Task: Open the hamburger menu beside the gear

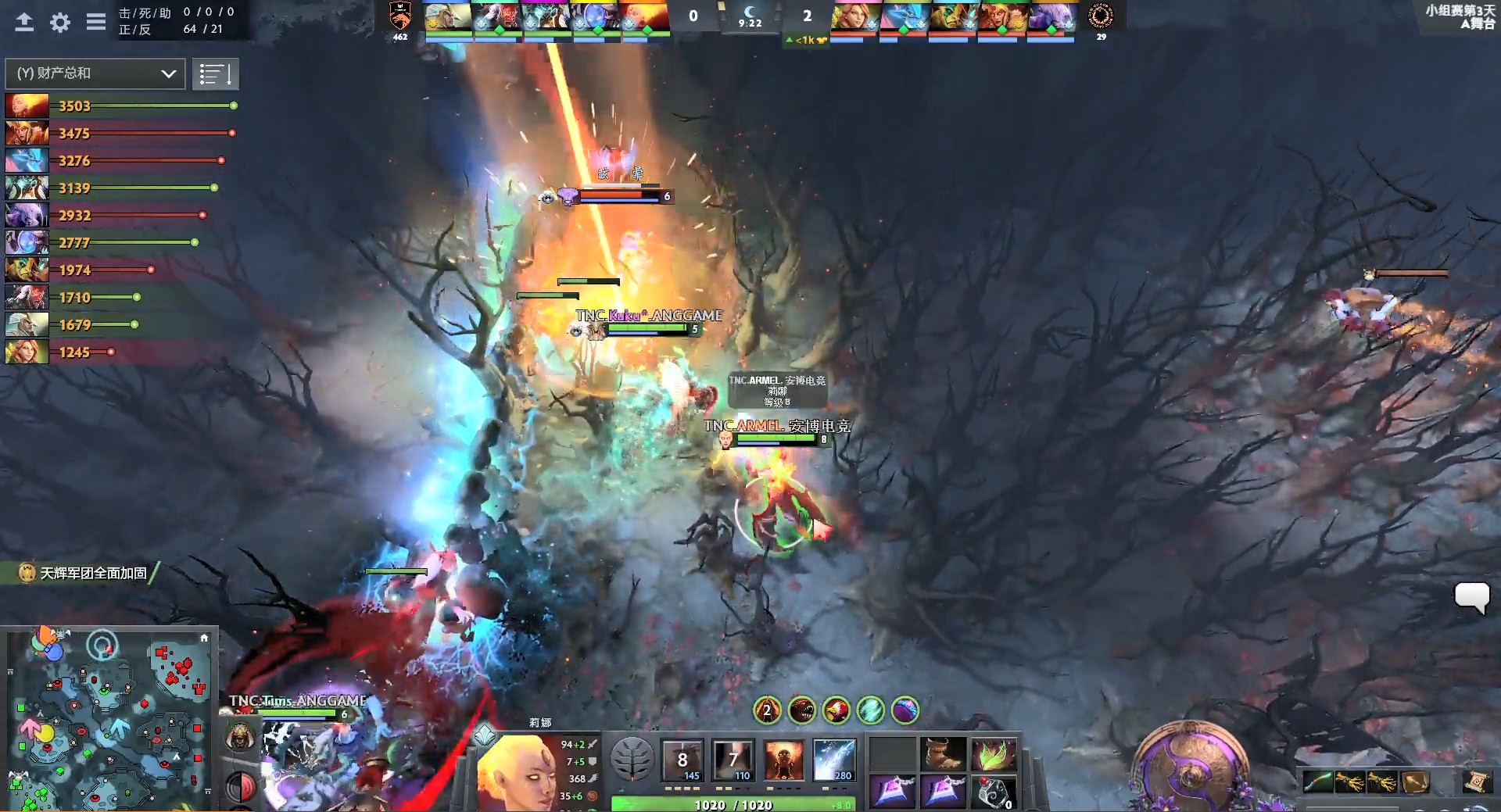Action: [95, 22]
